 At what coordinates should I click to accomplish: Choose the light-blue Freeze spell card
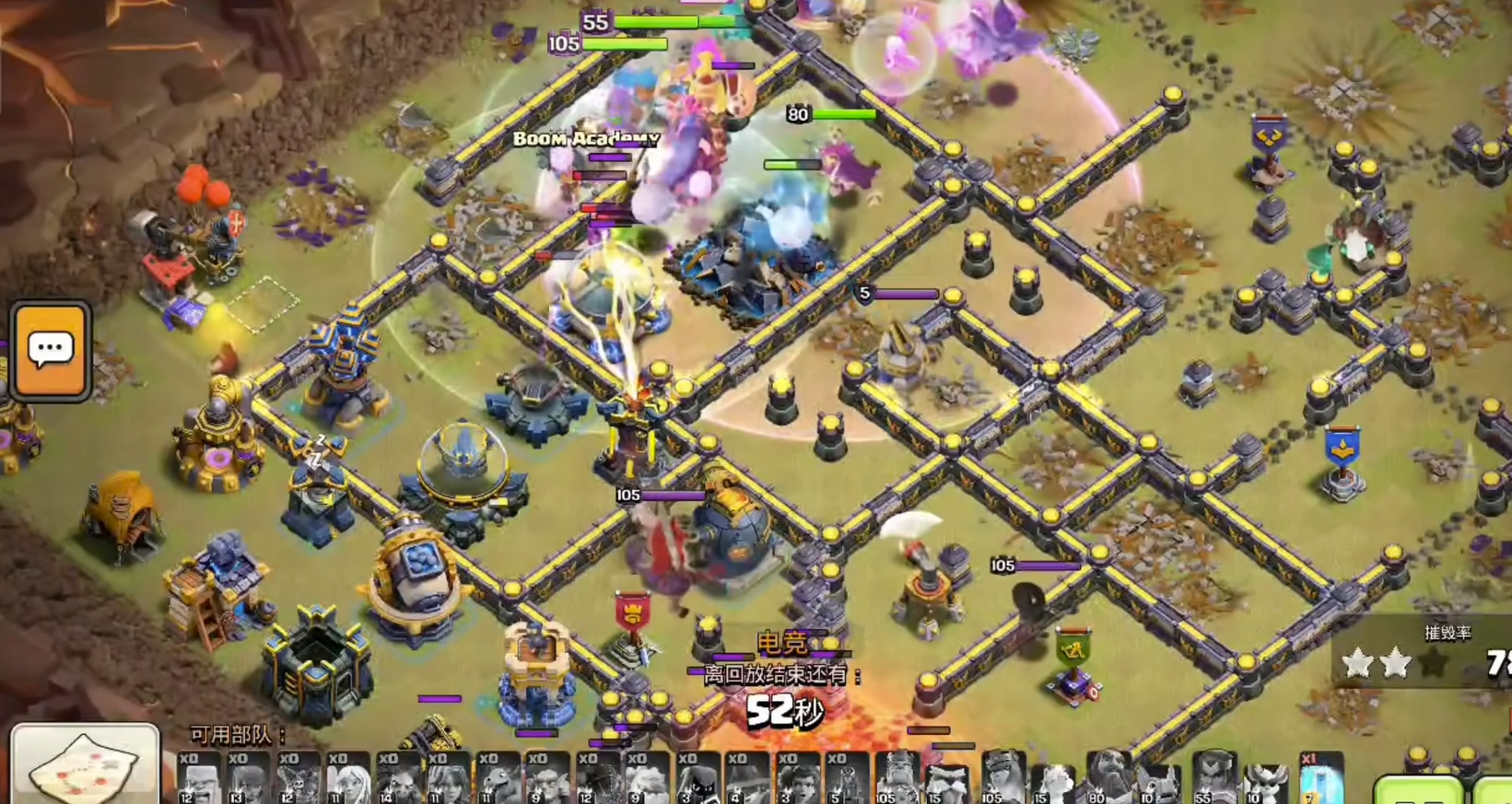pyautogui.click(x=1320, y=779)
